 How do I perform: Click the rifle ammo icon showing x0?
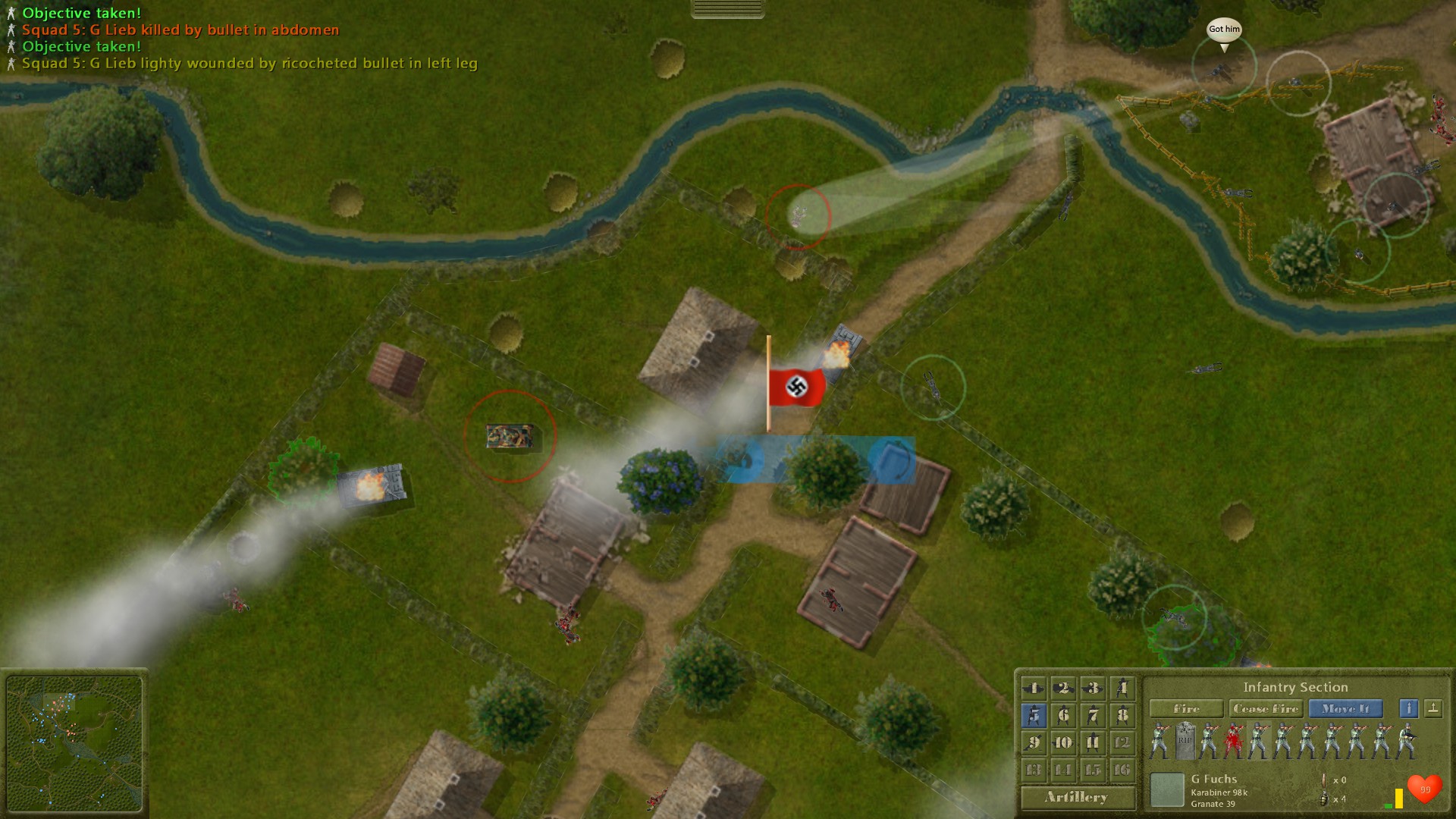(1324, 780)
